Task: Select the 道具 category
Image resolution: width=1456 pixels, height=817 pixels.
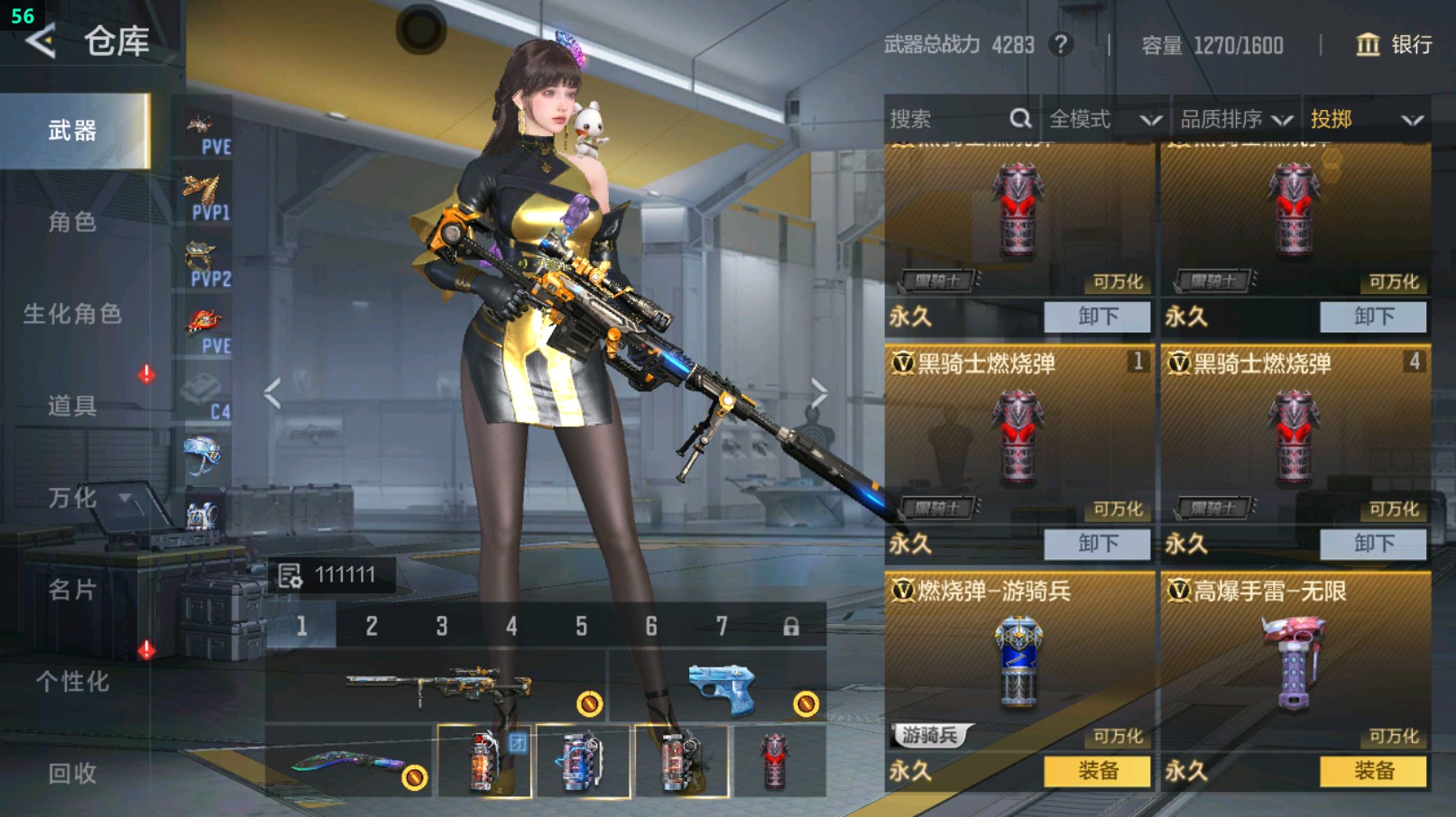Action: click(72, 406)
